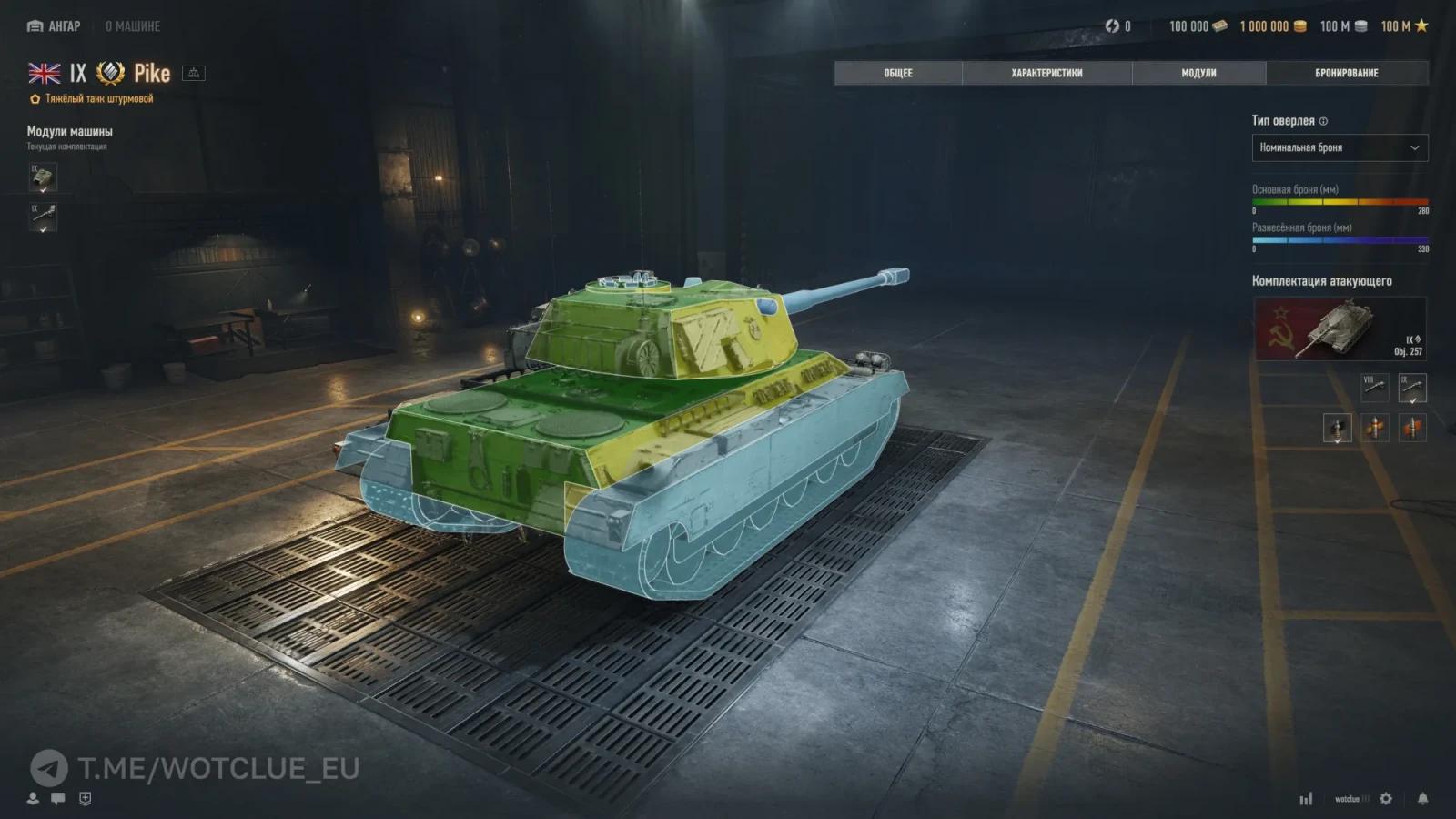
Task: Open the settings gear in the bottom bar
Action: [x=1386, y=798]
